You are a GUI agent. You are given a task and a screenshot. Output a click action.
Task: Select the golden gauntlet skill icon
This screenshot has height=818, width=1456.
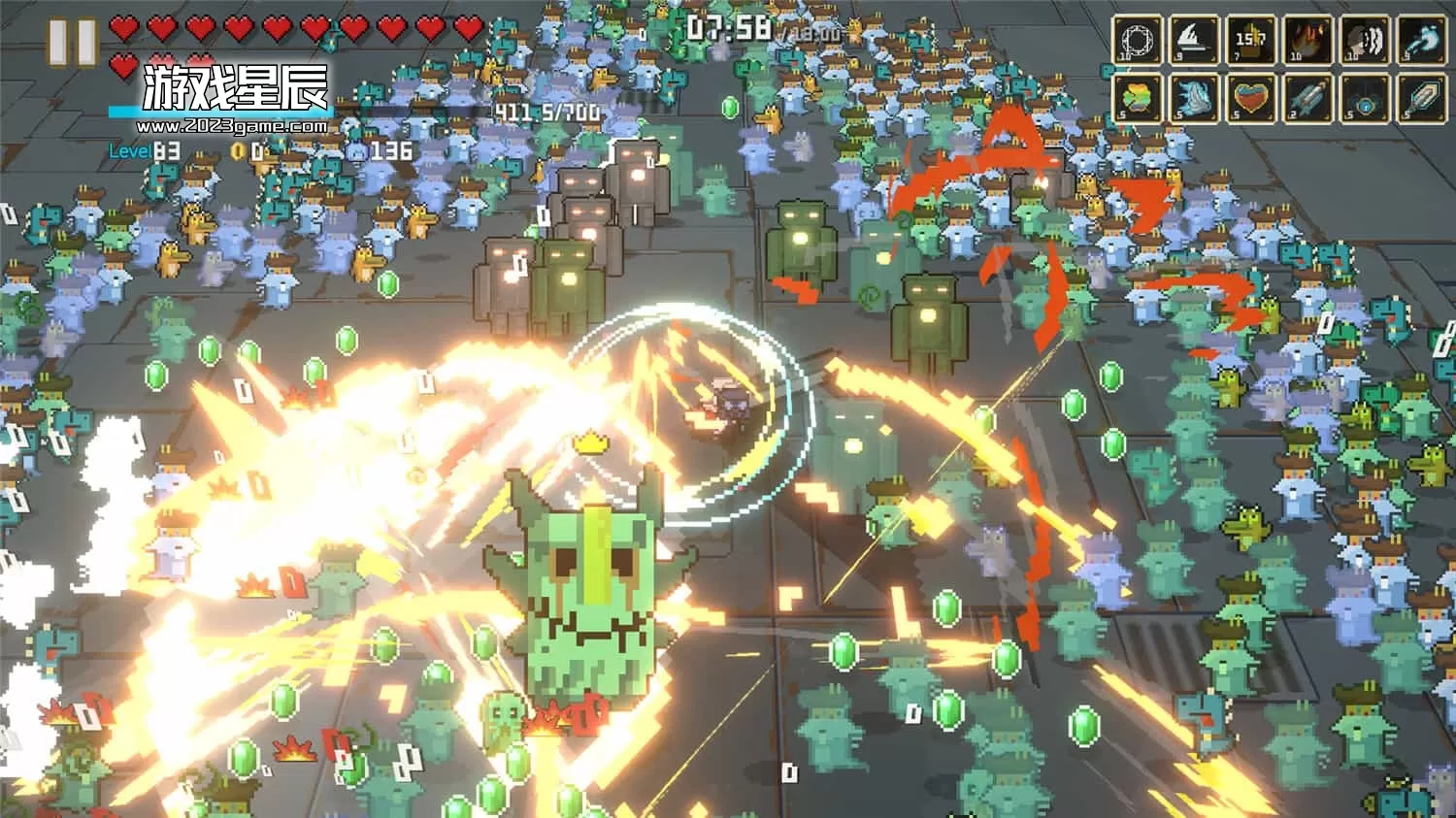tap(1251, 40)
